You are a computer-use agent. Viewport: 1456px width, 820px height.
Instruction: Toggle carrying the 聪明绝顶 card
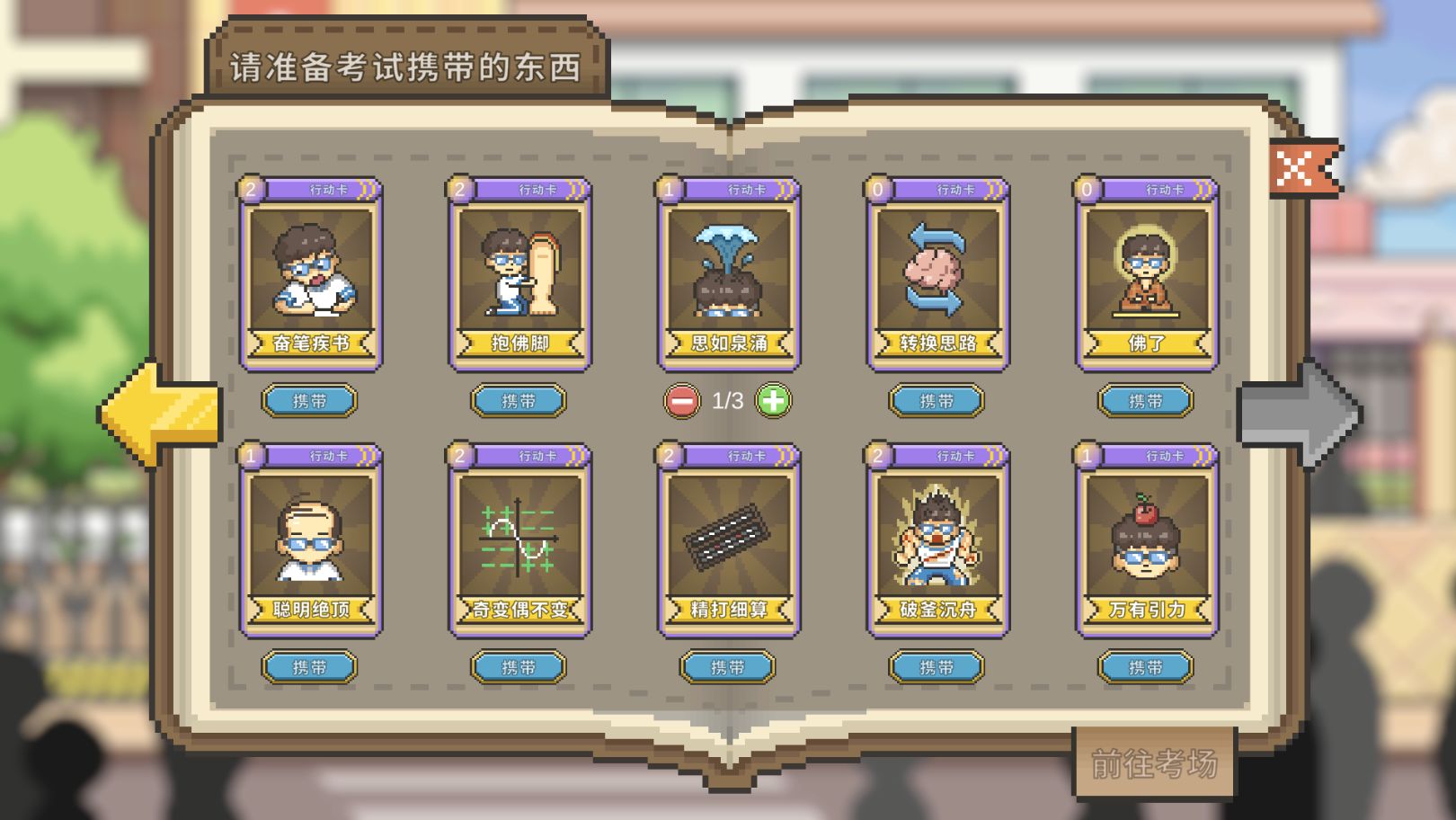[311, 668]
